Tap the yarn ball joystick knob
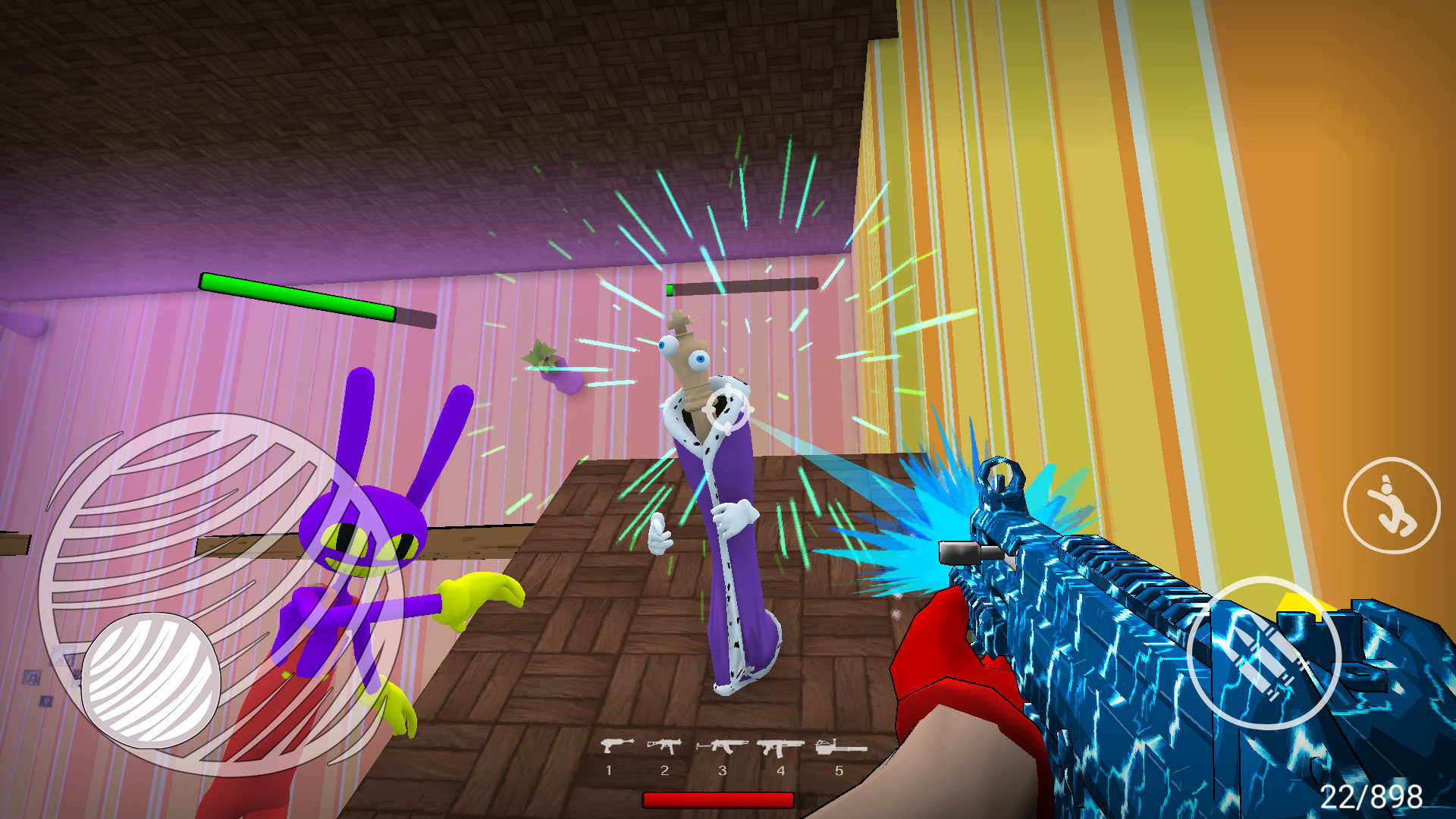 [152, 680]
